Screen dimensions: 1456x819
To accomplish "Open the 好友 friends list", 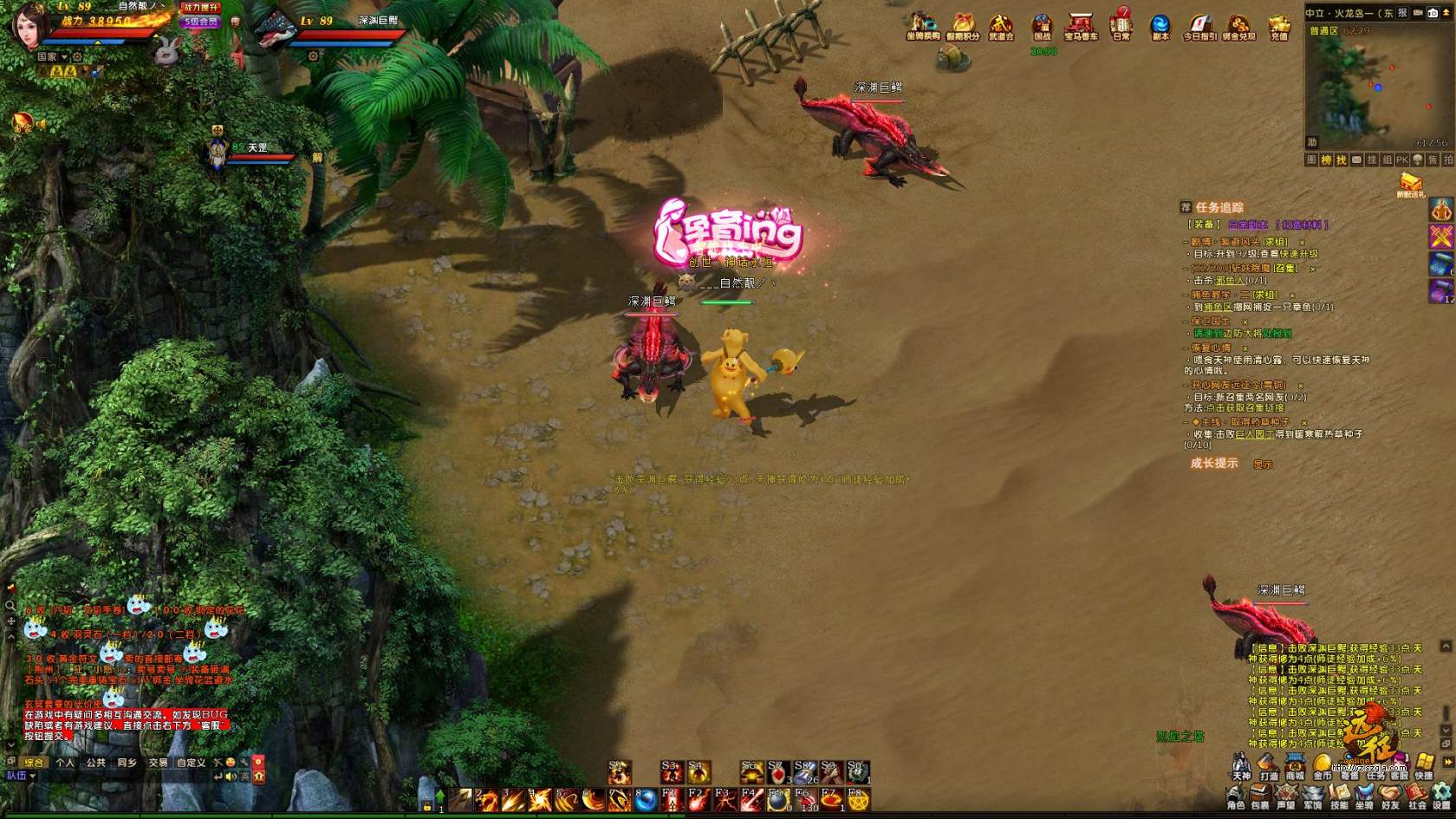I will click(x=1390, y=796).
